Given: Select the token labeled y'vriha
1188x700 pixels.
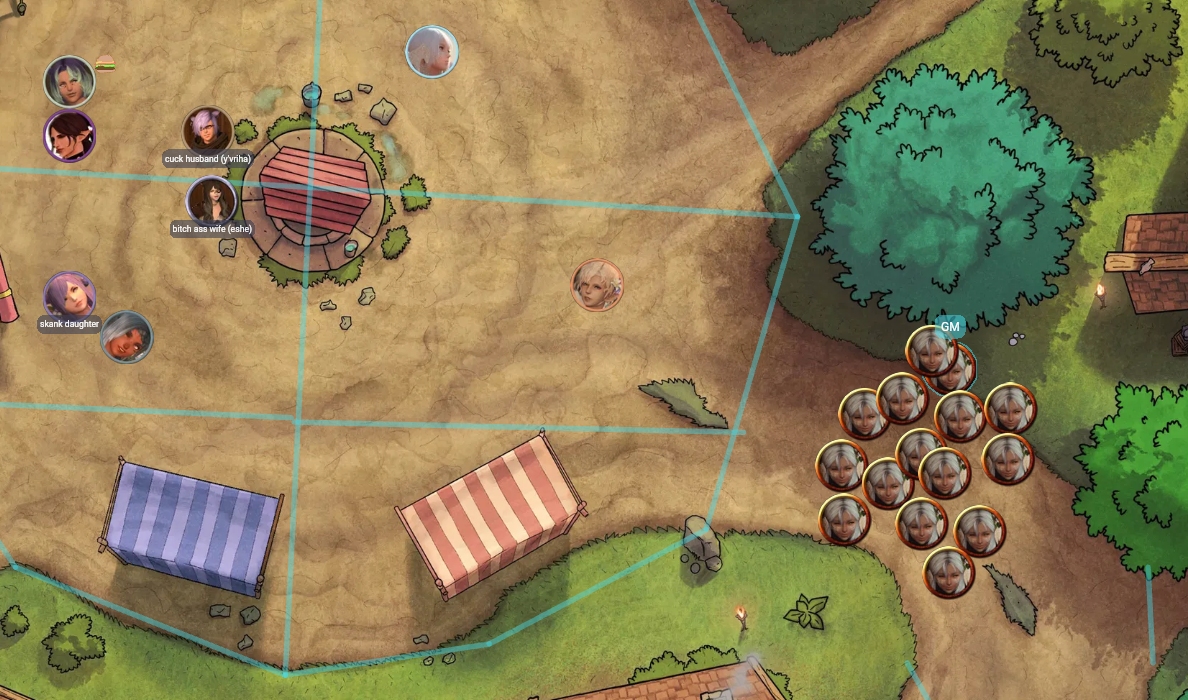Looking at the screenshot, I should coord(208,131).
